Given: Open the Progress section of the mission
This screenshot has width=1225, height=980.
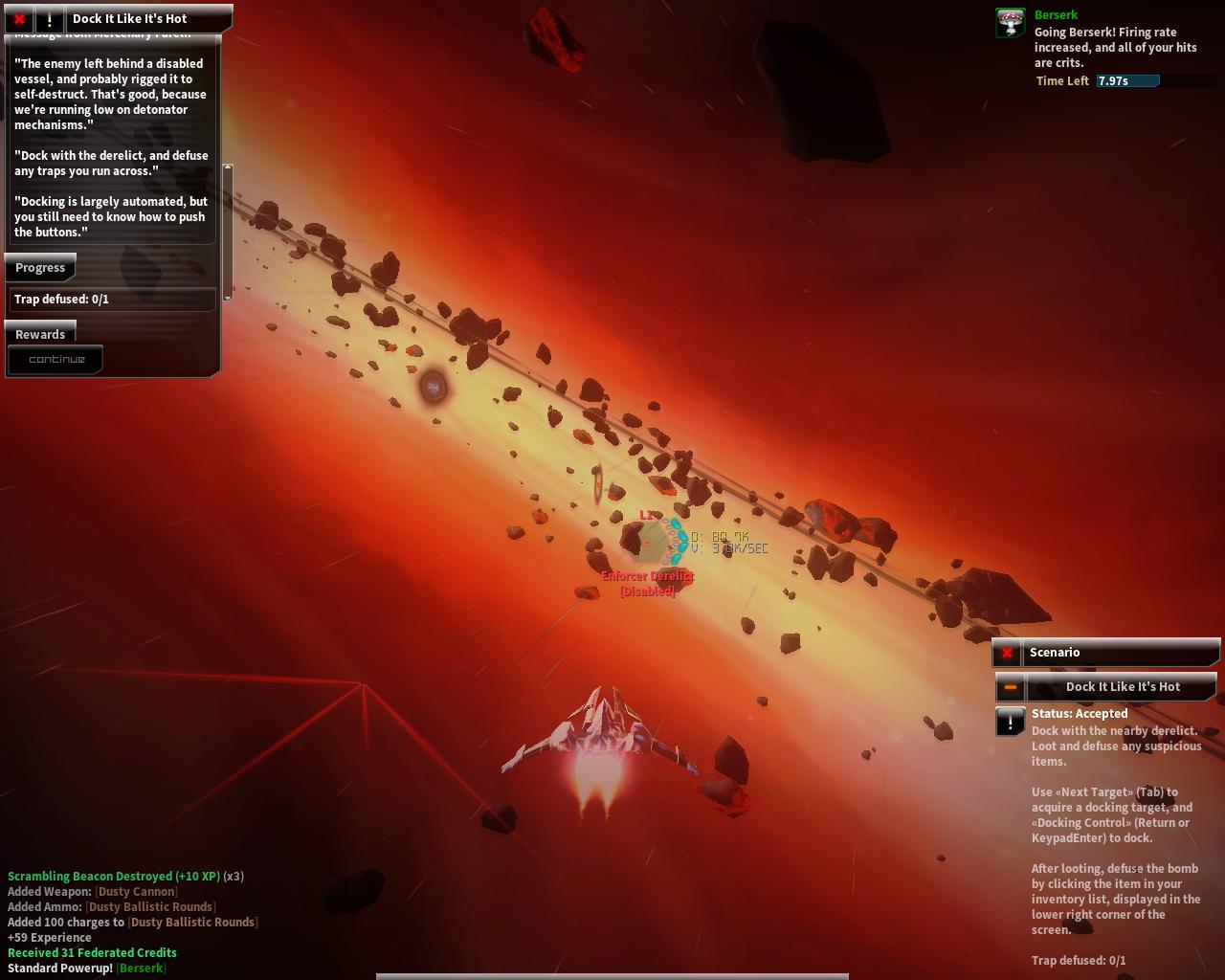Looking at the screenshot, I should (x=40, y=268).
